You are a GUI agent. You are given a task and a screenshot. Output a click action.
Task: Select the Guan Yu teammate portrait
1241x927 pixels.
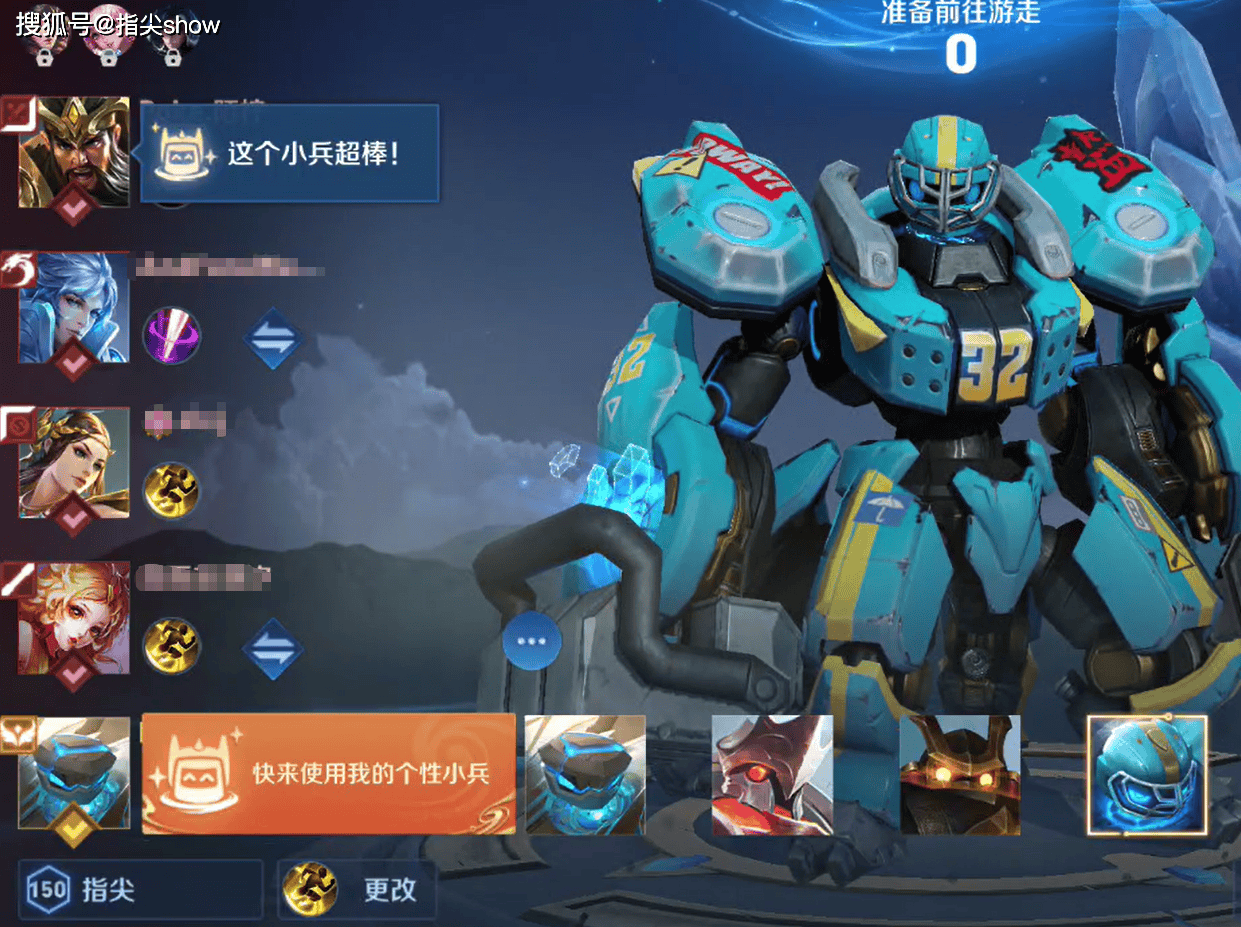coord(73,152)
